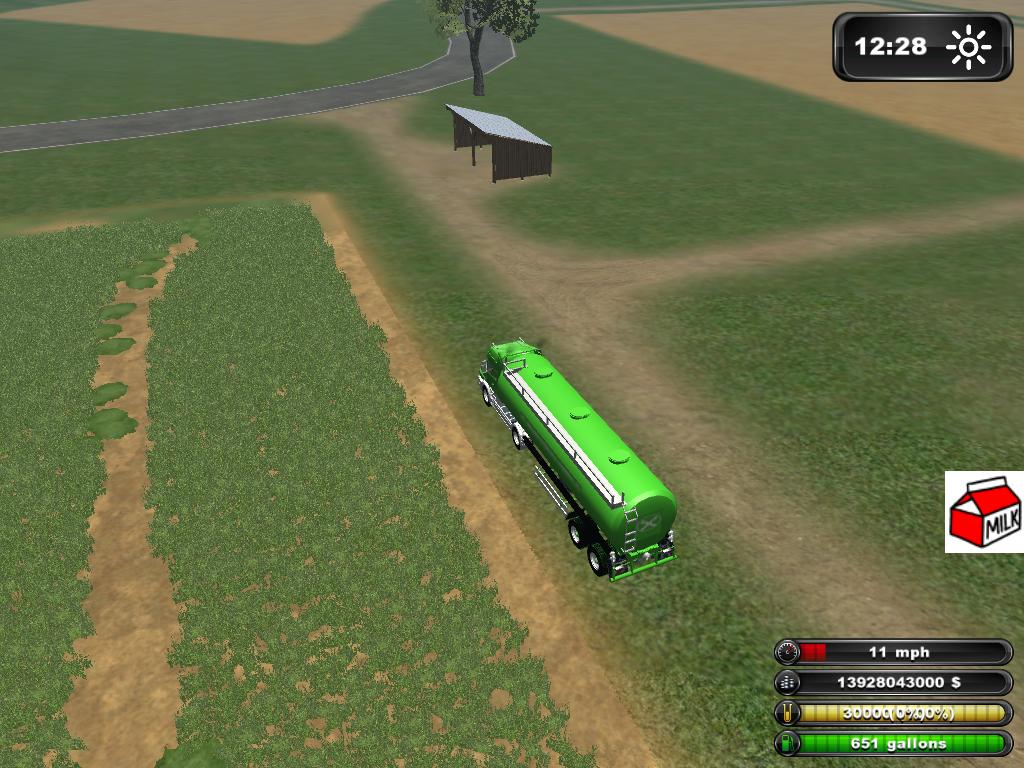Click the milk carton icon

tap(984, 512)
